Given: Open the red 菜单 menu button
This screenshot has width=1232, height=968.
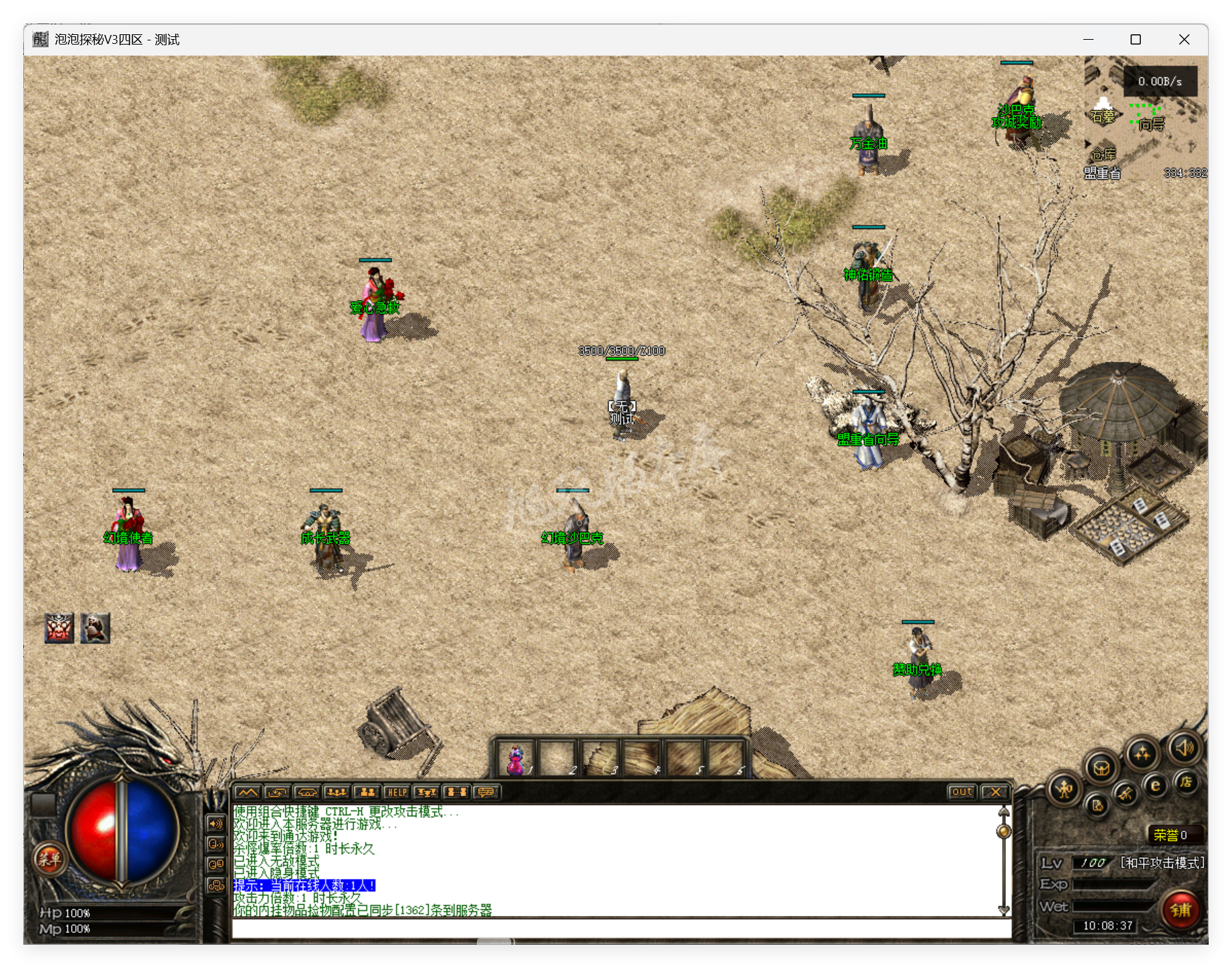Looking at the screenshot, I should [49, 858].
